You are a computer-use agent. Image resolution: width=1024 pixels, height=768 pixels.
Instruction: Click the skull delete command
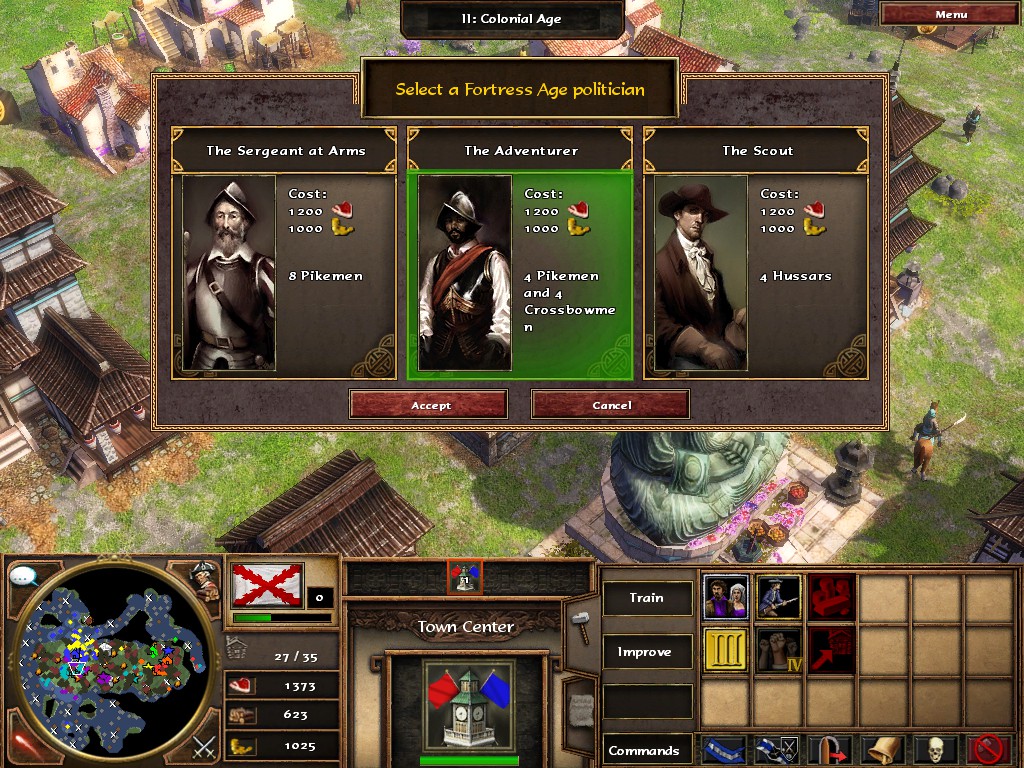936,750
